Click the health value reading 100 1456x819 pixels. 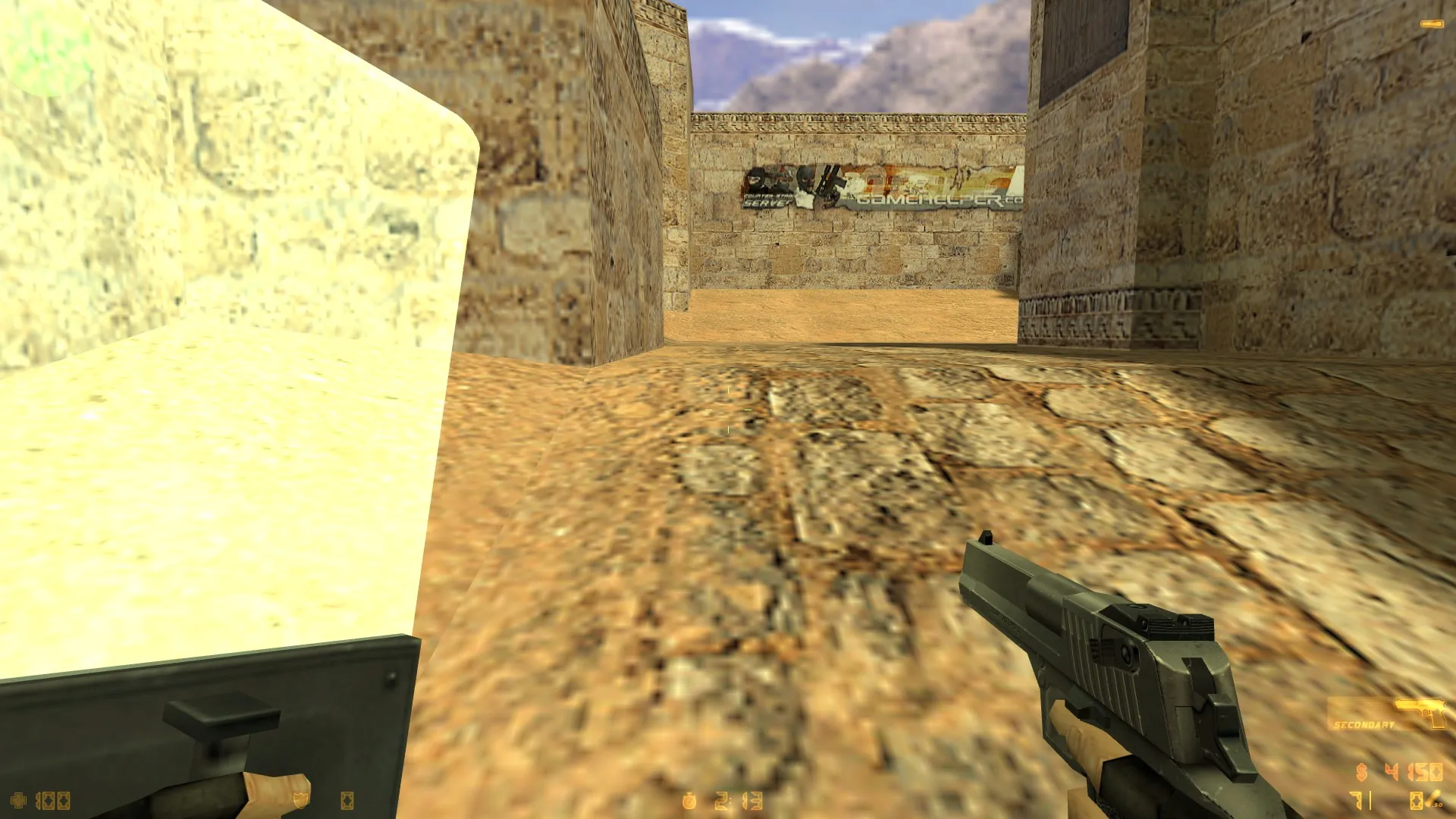click(x=52, y=800)
